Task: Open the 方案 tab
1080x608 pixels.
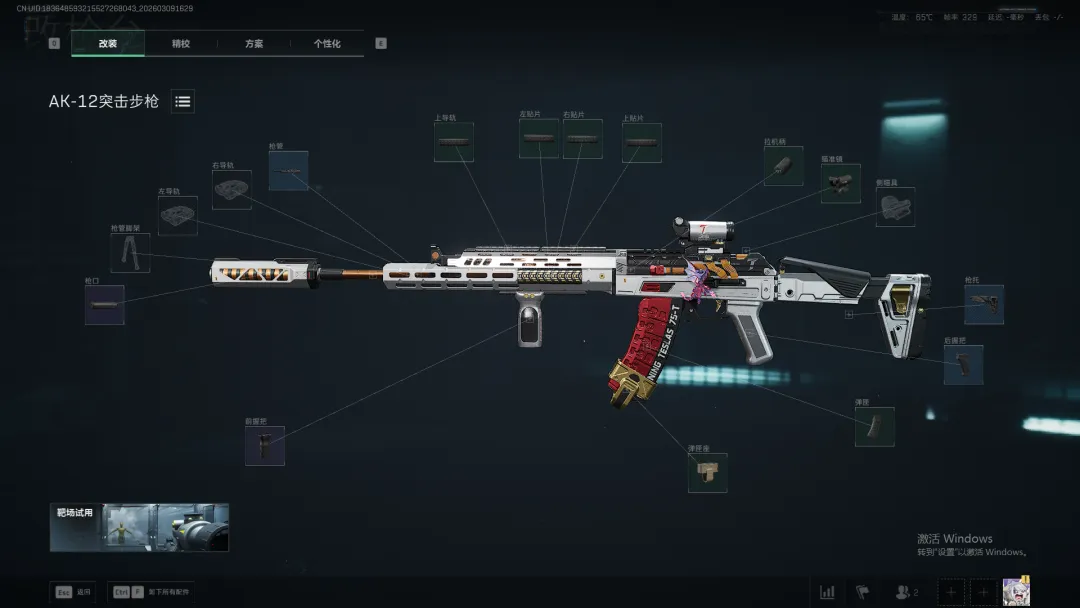Action: pyautogui.click(x=254, y=44)
